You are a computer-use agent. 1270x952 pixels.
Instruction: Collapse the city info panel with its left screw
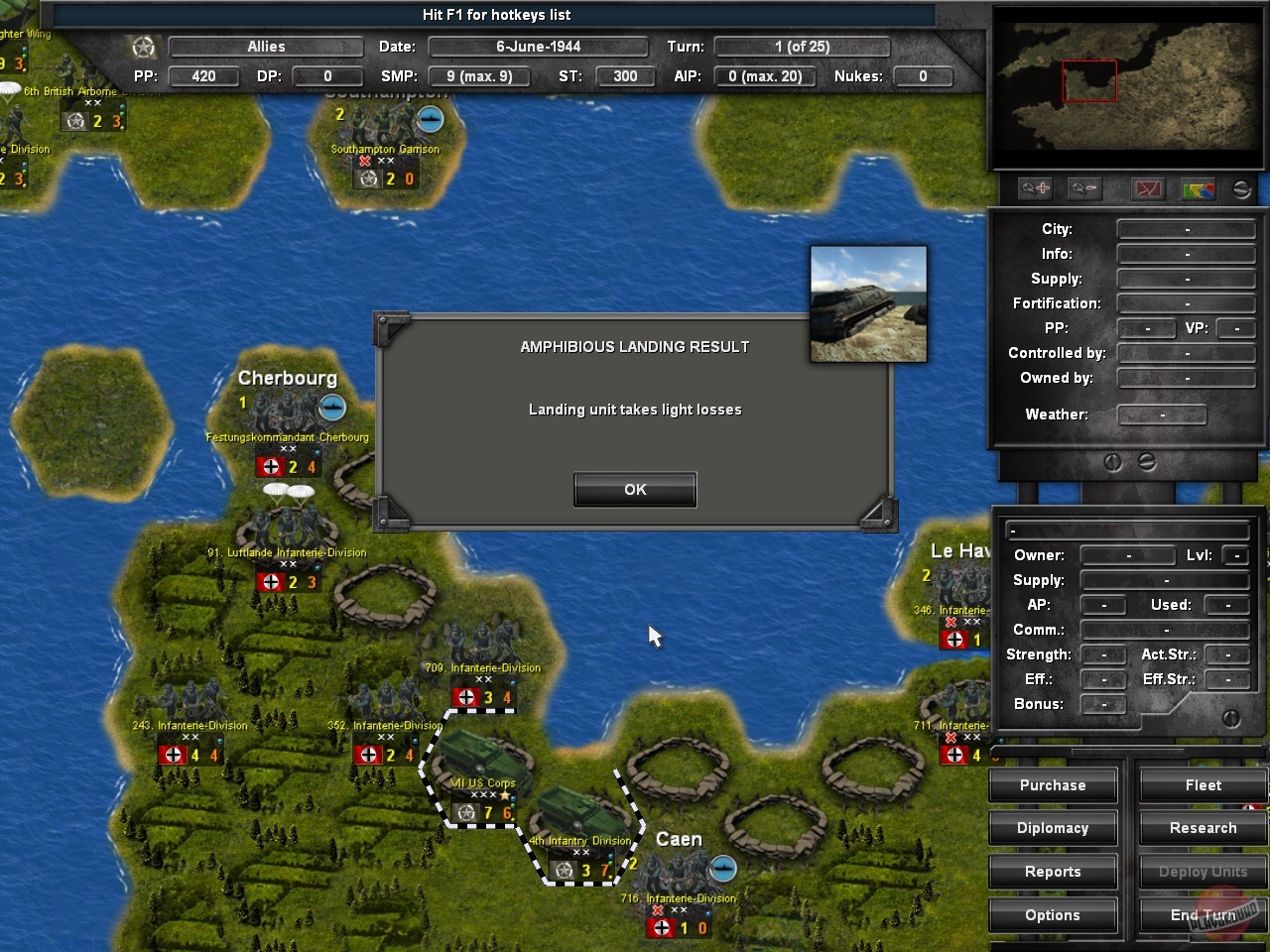1113,461
